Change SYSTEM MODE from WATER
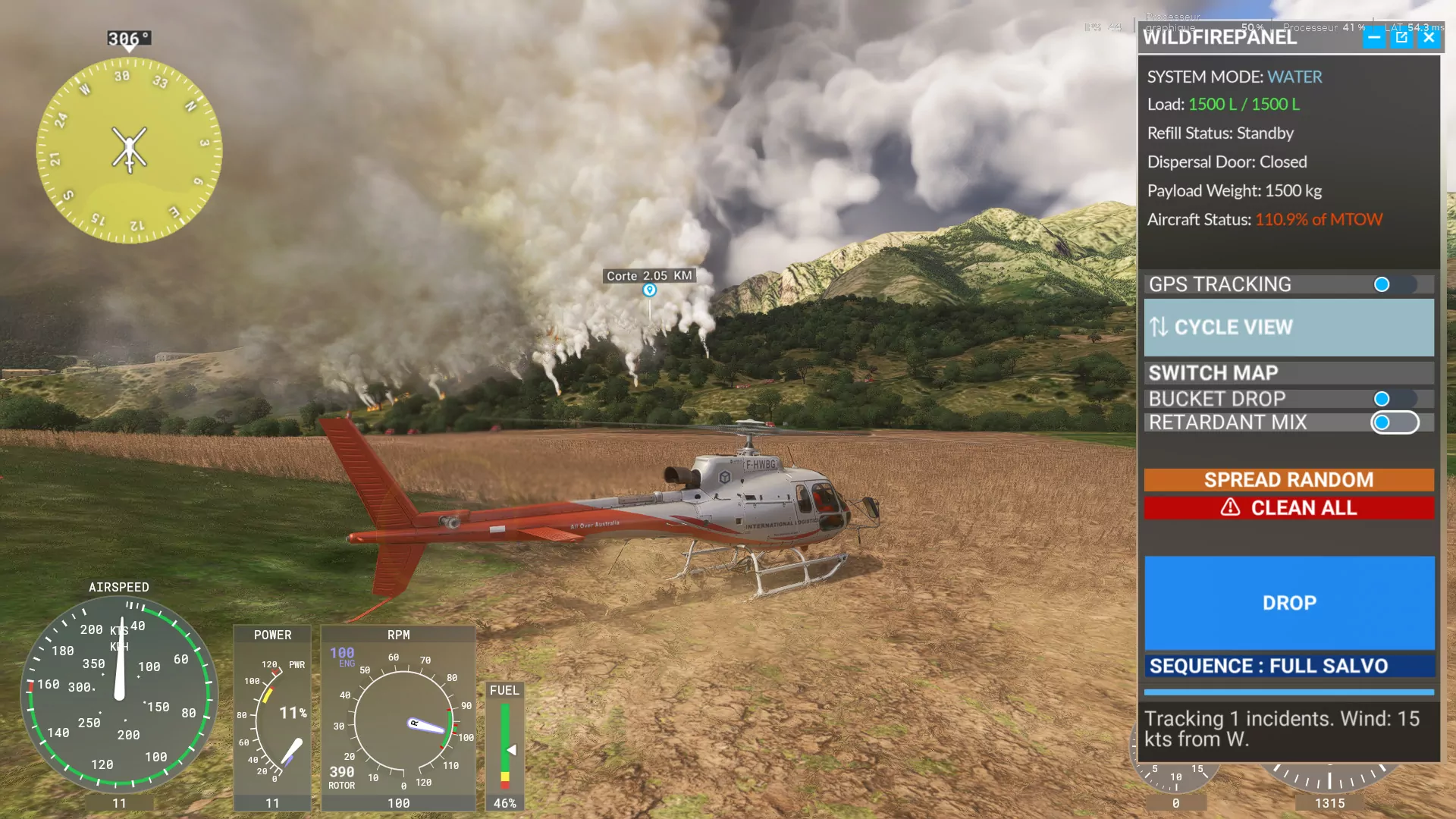1456x819 pixels. 1294,77
